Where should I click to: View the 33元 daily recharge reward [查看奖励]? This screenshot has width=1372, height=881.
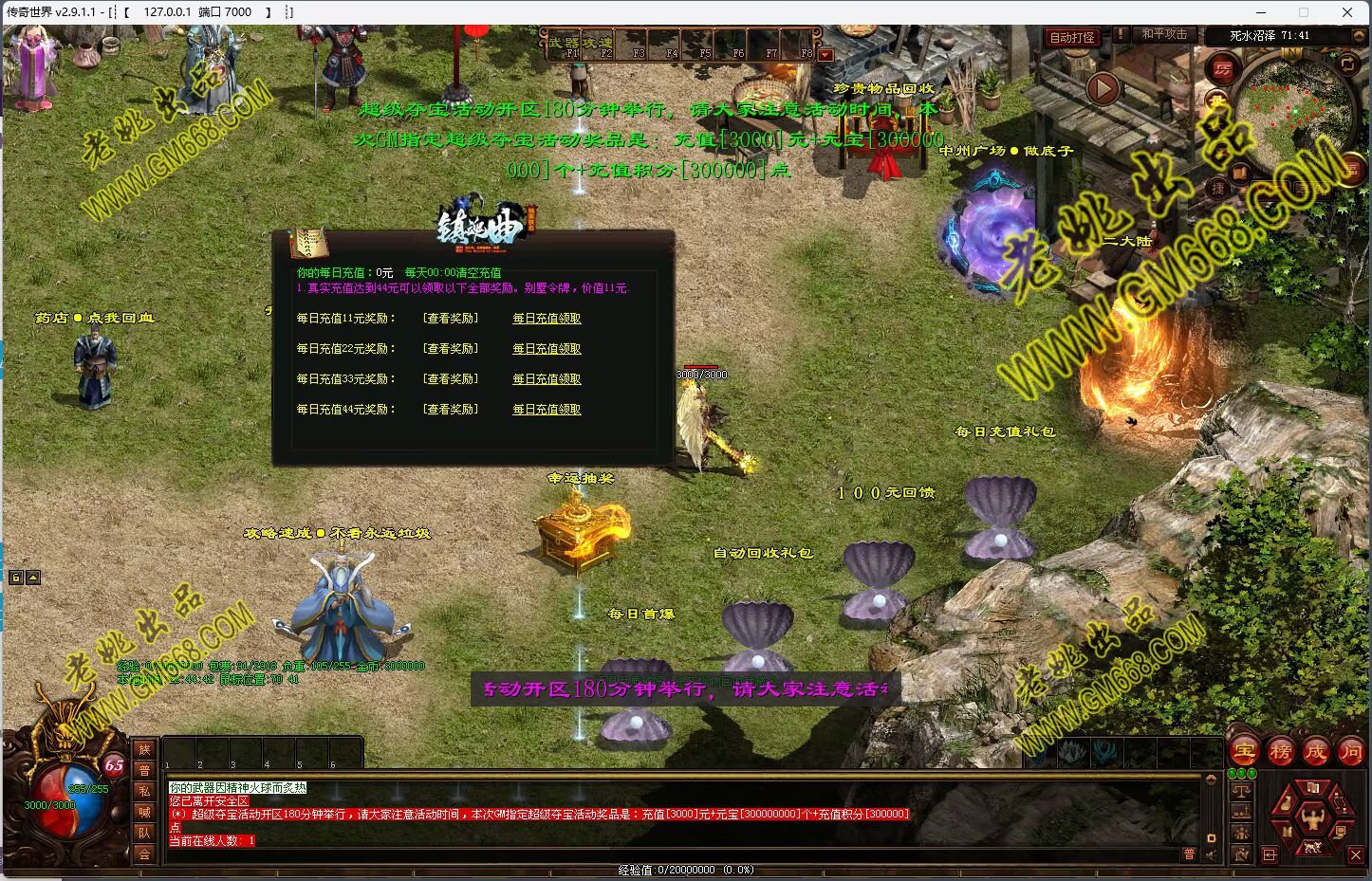451,379
